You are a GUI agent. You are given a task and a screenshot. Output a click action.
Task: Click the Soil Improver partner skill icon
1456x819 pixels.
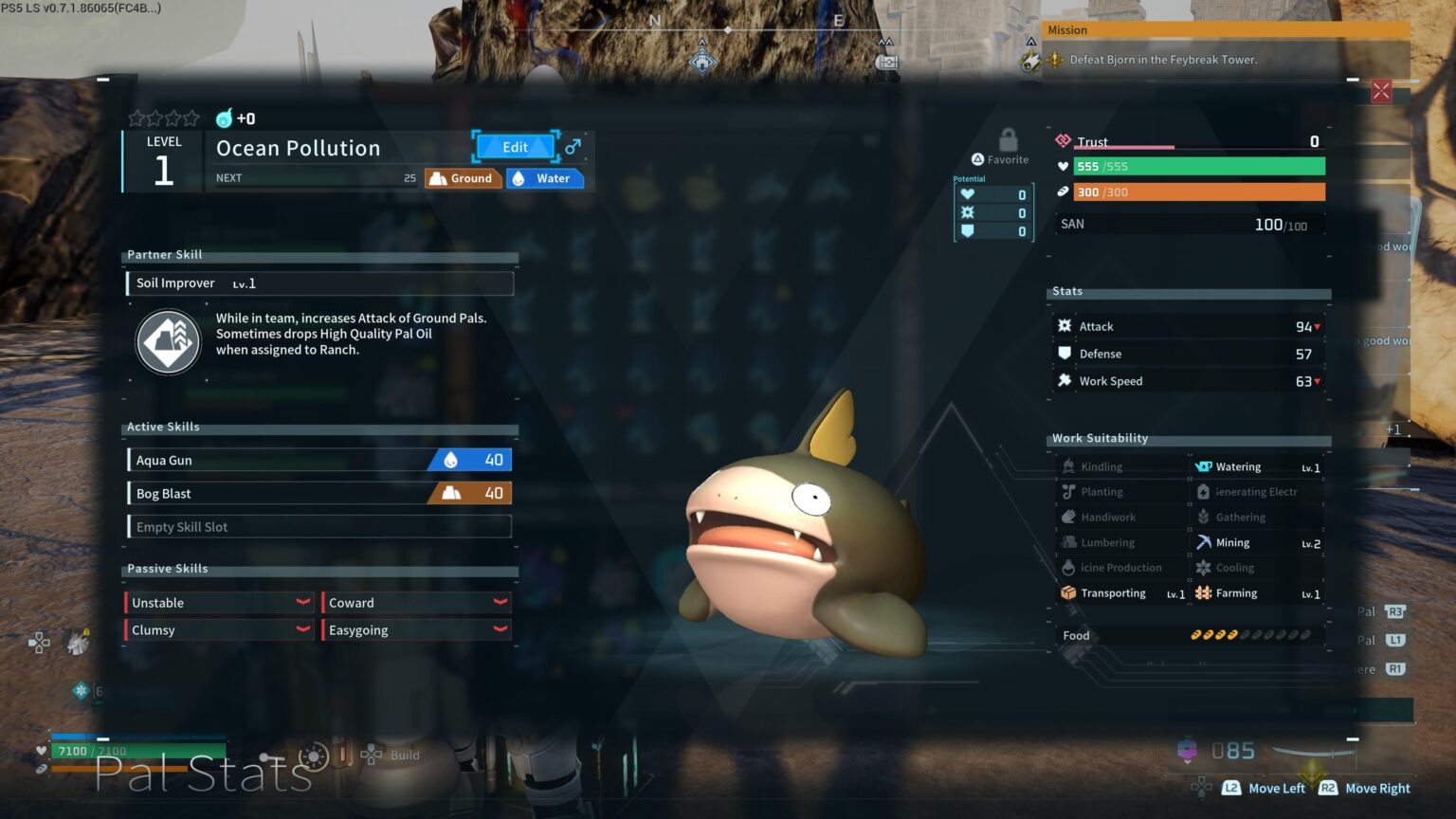[168, 342]
